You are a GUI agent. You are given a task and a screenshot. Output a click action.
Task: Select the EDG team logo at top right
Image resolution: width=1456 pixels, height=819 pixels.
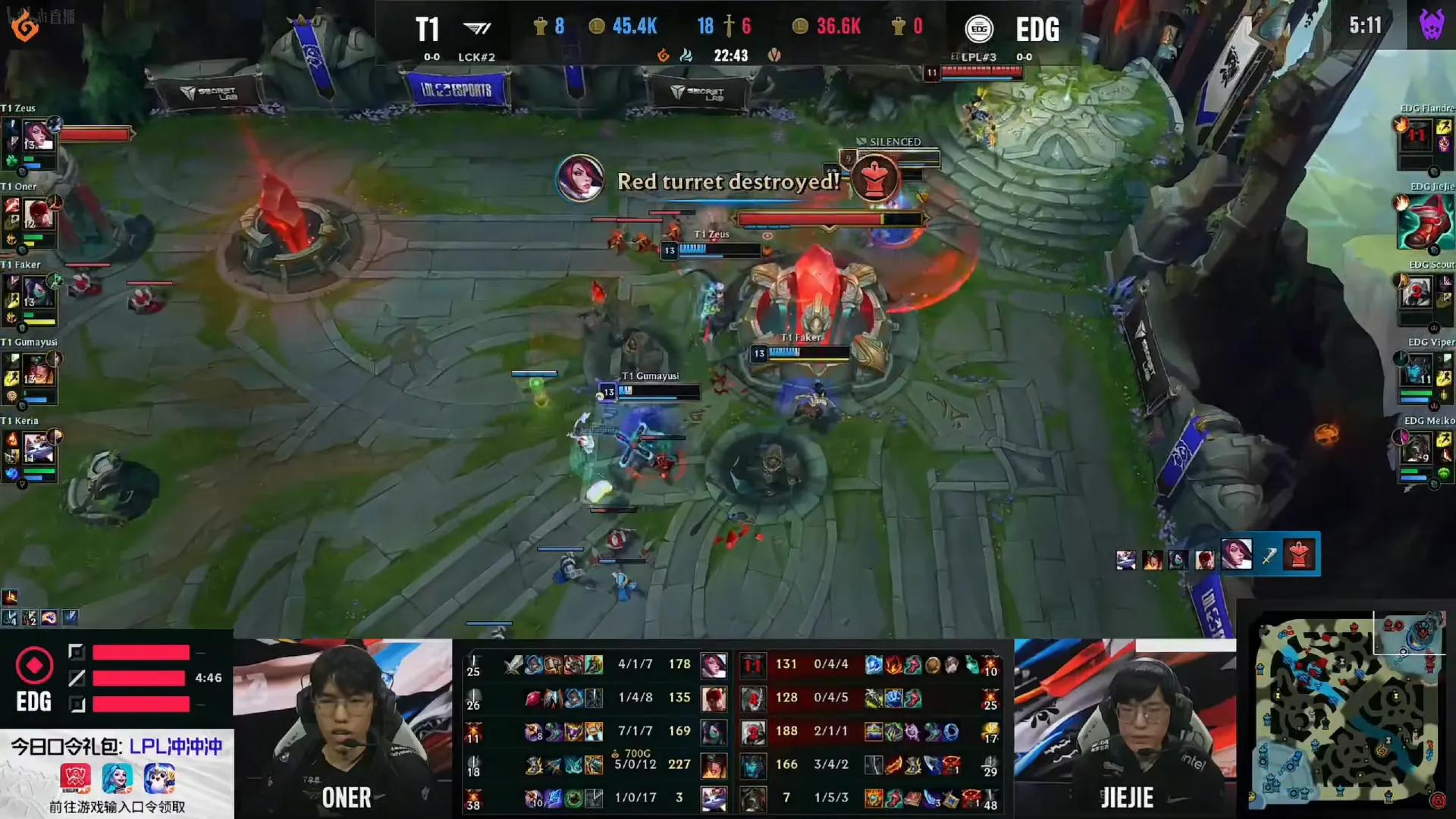pos(979,29)
